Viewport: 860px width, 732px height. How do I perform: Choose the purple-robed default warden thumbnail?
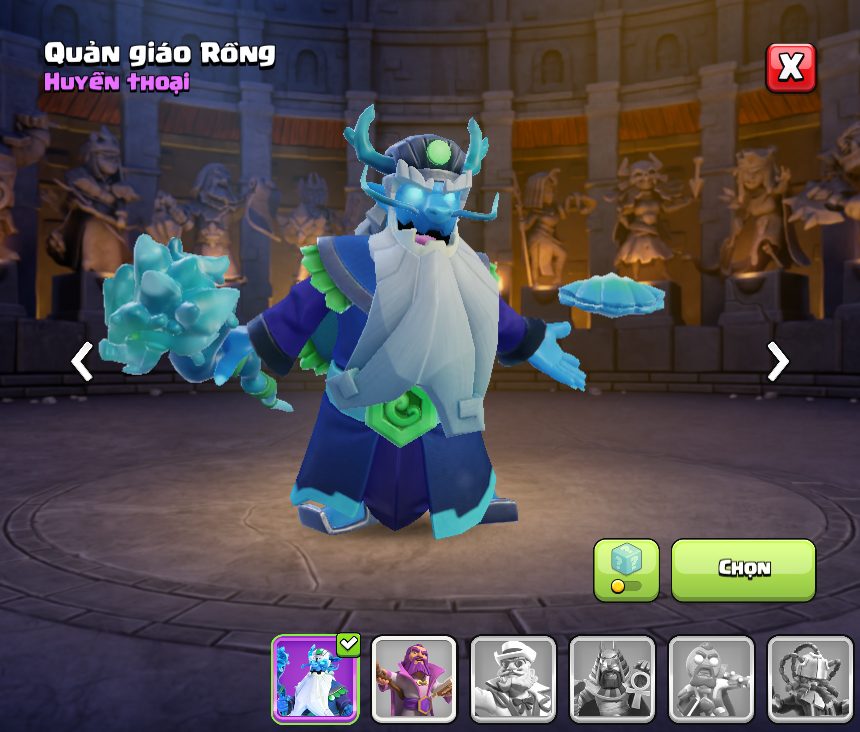click(x=414, y=679)
